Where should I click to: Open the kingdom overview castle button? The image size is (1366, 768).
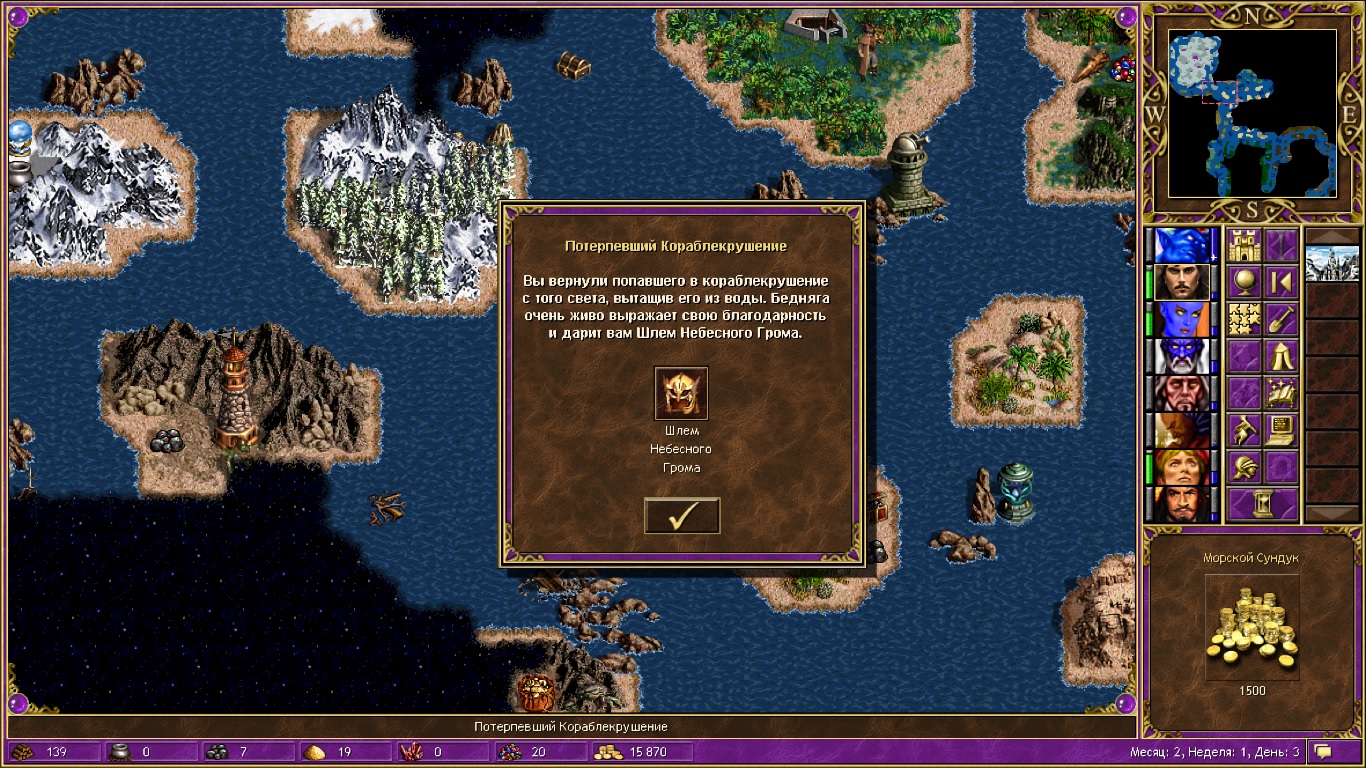[x=1244, y=245]
